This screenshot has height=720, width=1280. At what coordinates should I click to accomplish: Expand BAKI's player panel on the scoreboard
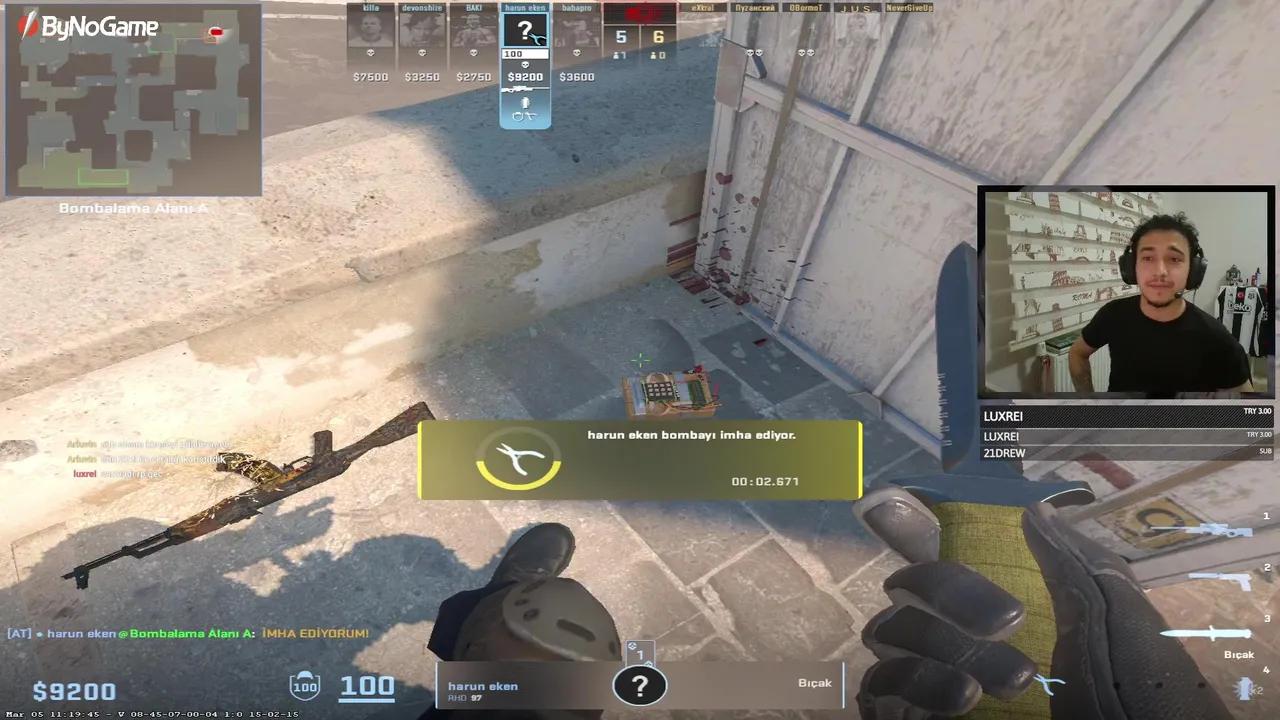(473, 30)
